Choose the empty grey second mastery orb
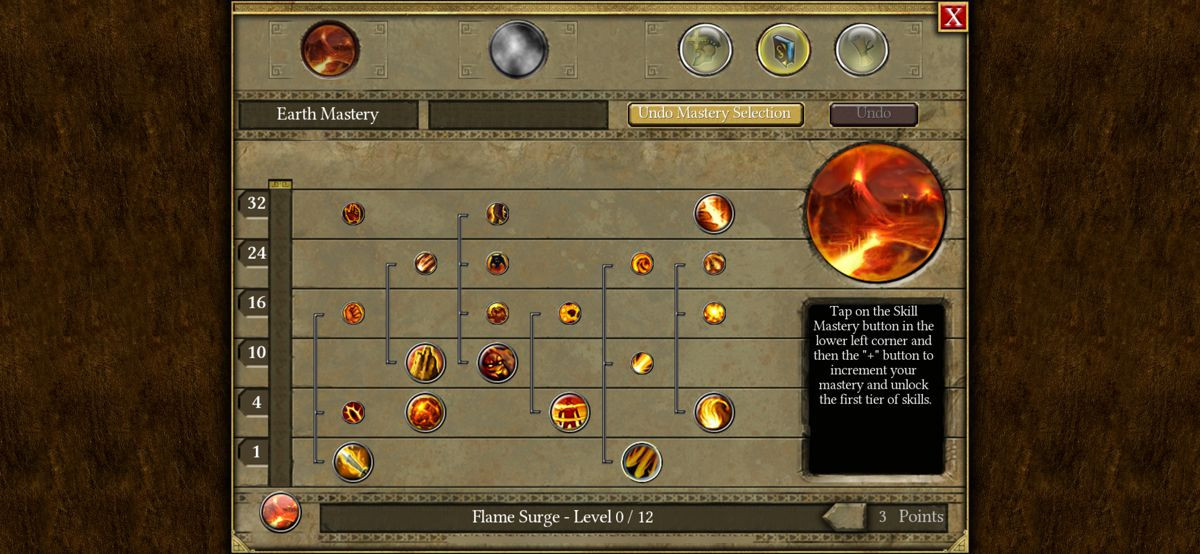 point(518,49)
